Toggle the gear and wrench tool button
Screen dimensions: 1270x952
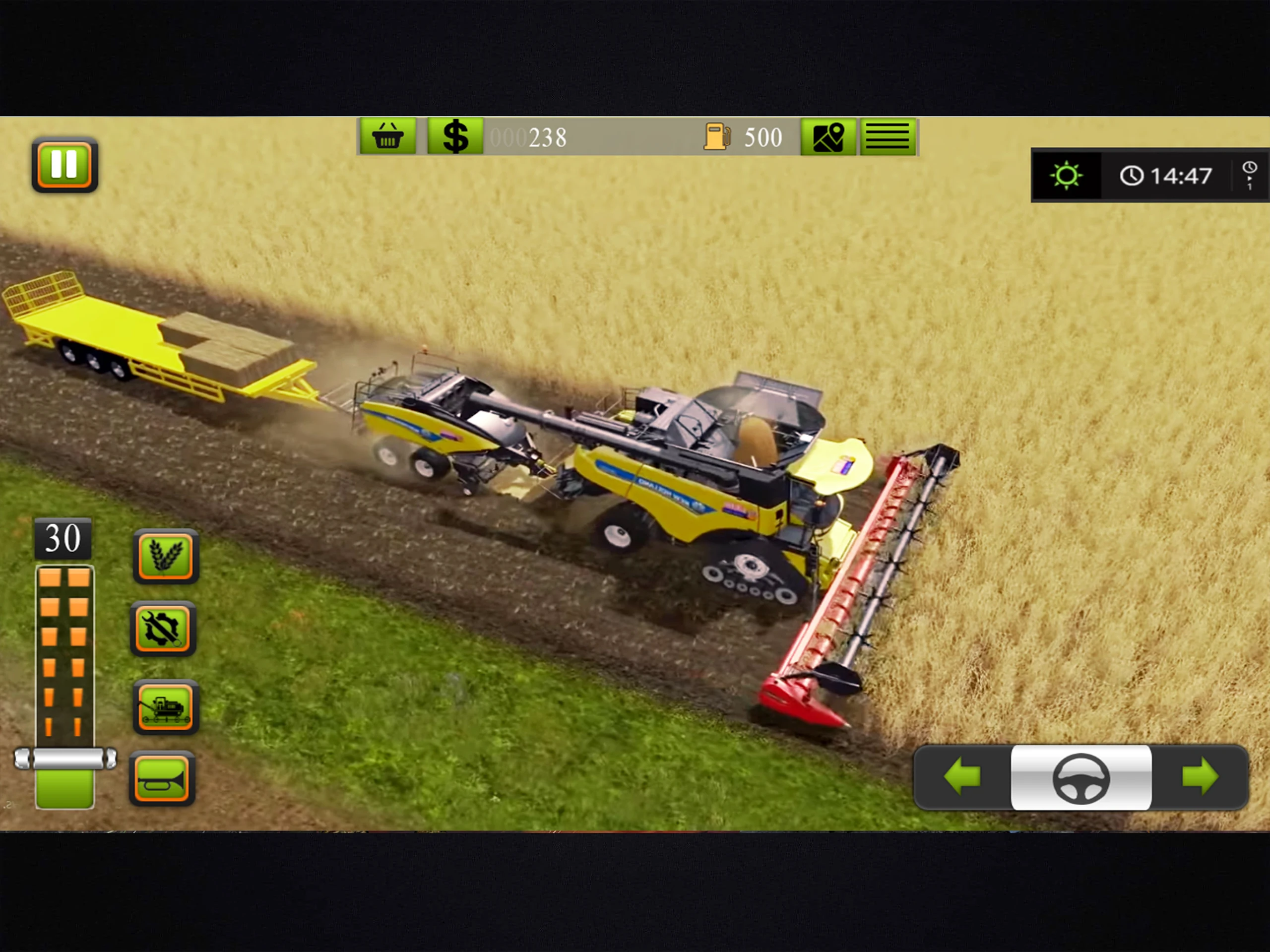tap(164, 629)
